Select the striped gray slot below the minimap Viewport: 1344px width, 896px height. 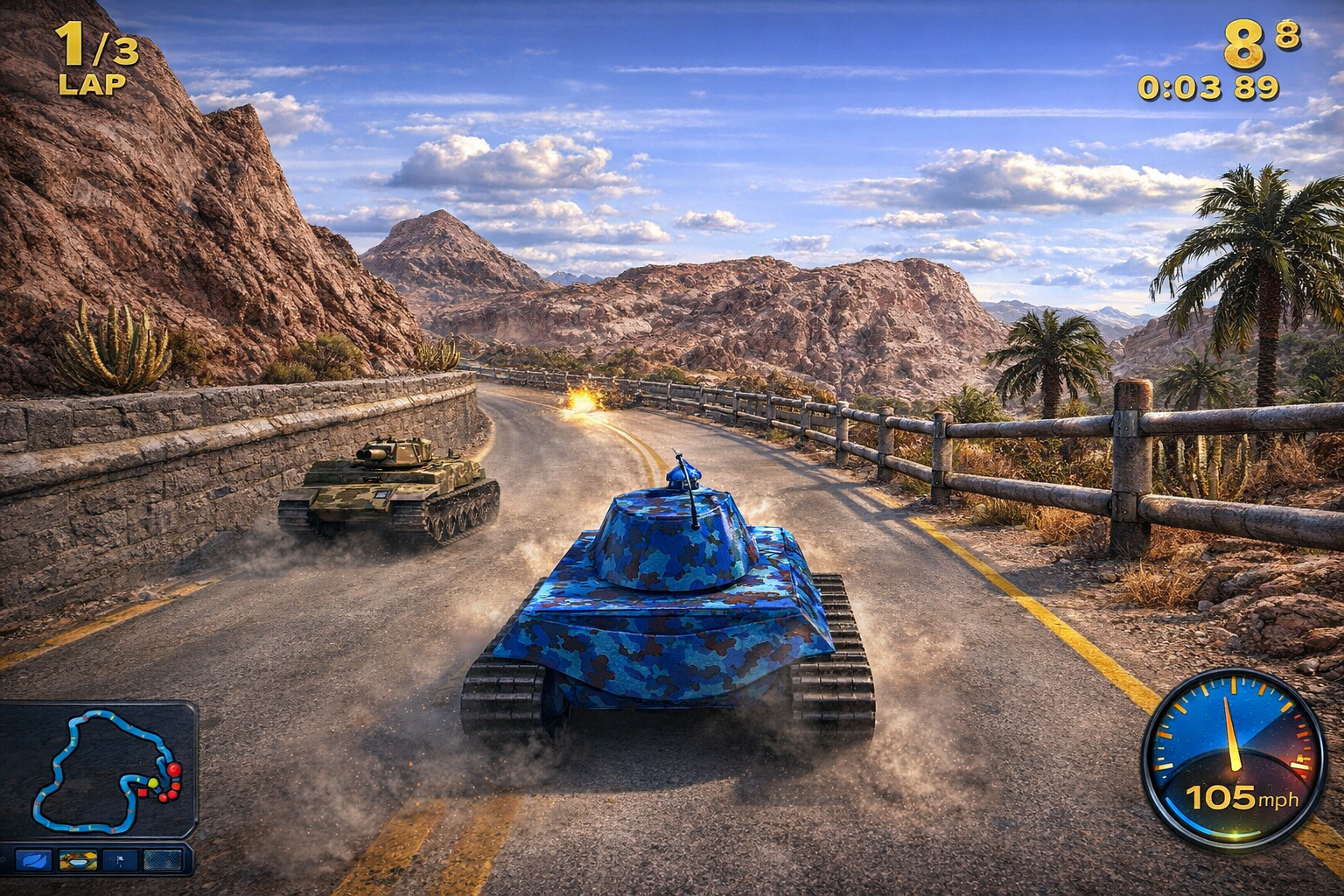[163, 861]
